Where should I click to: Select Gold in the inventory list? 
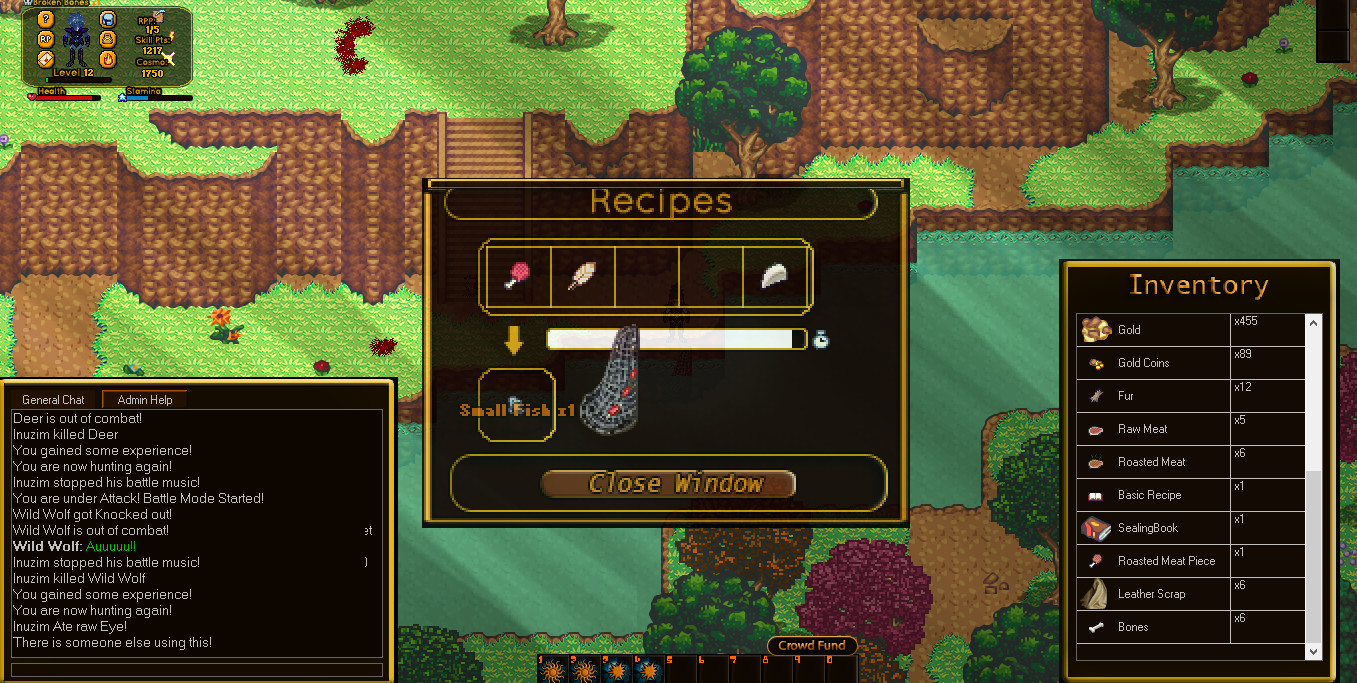pos(1129,330)
